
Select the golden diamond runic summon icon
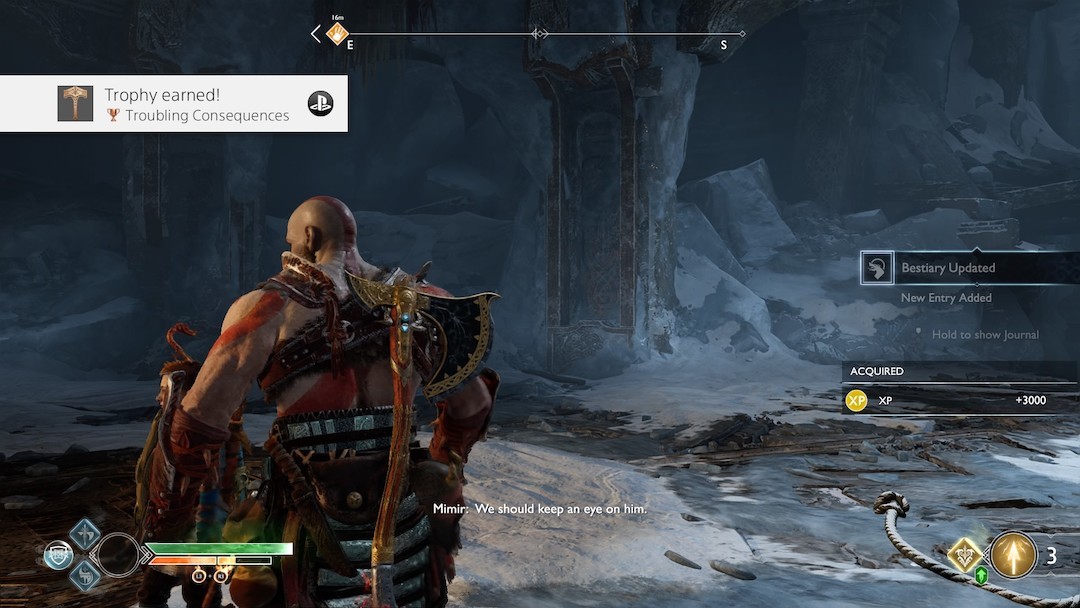click(966, 555)
